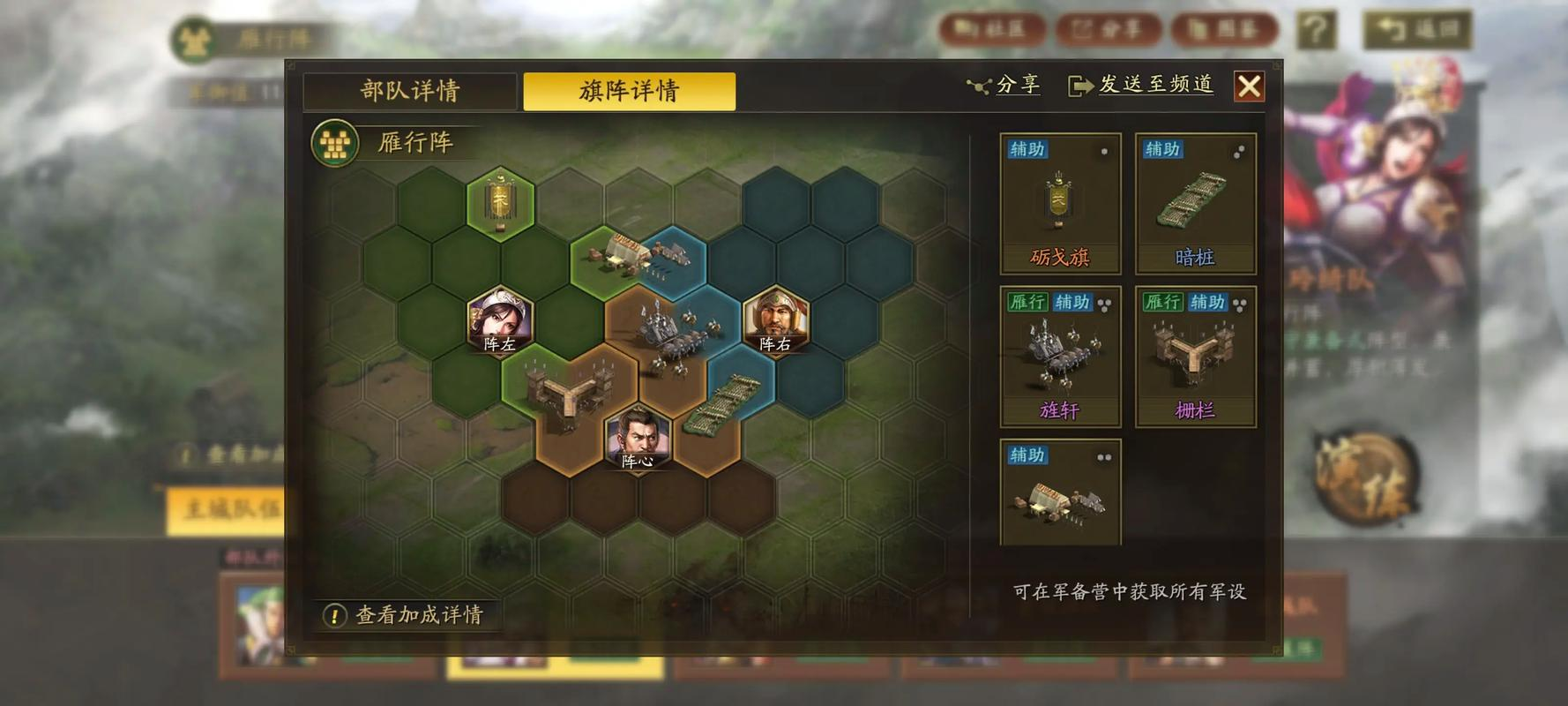The image size is (1568, 706).
Task: Switch to the 部队详情 tab
Action: [410, 91]
